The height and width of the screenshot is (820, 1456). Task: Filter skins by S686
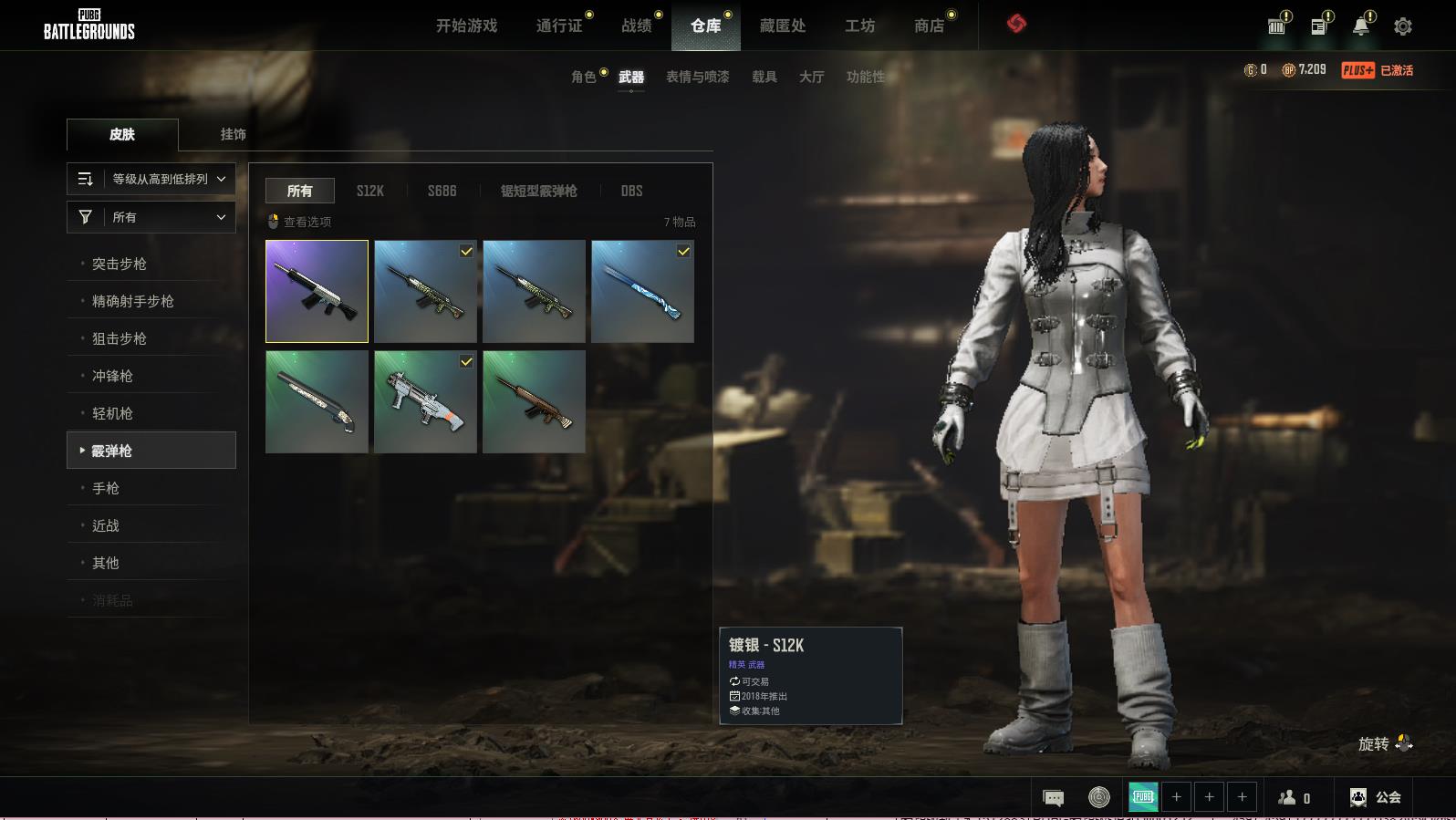[x=442, y=191]
